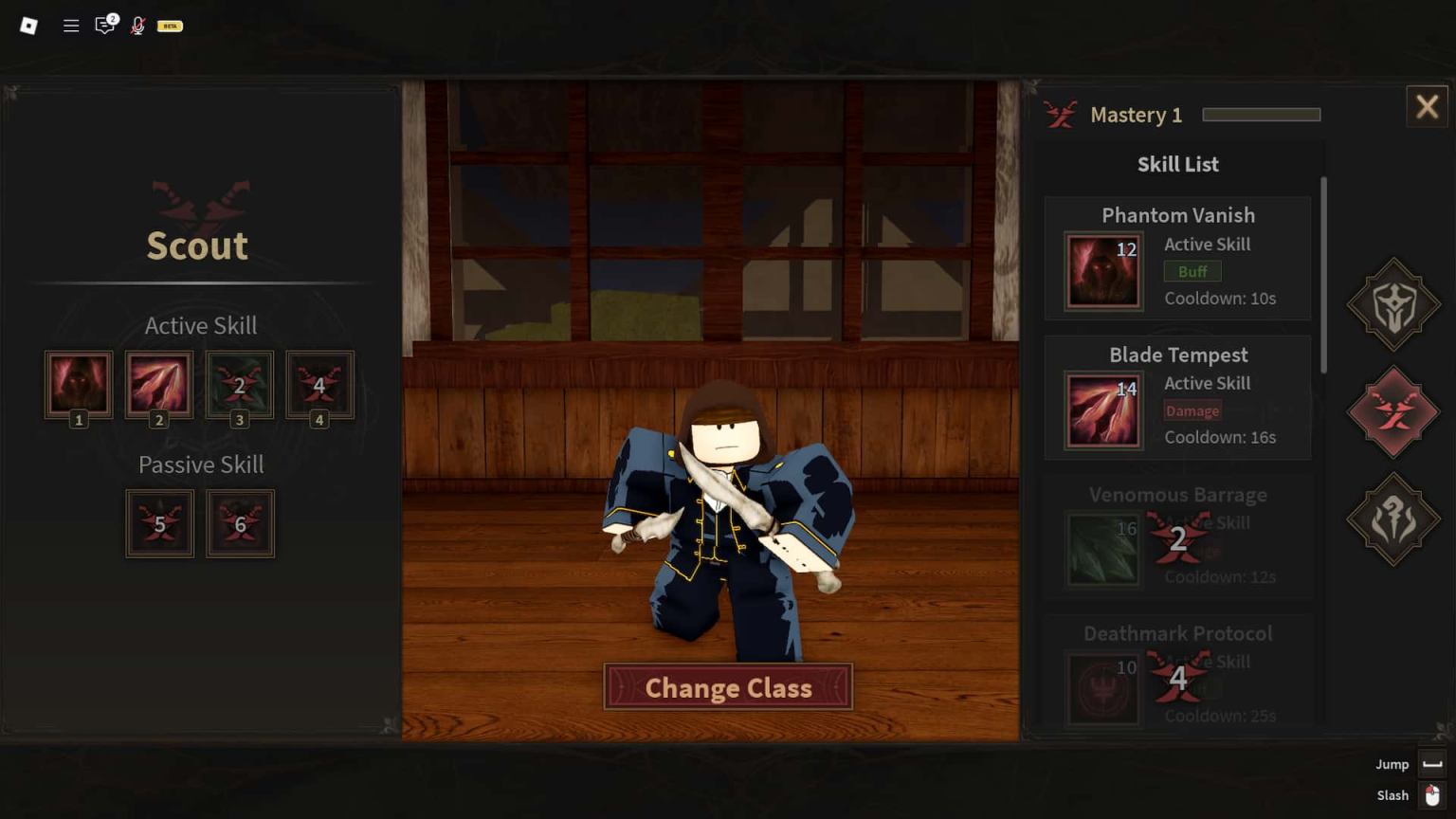Open the shield class icon on the right

(1393, 306)
